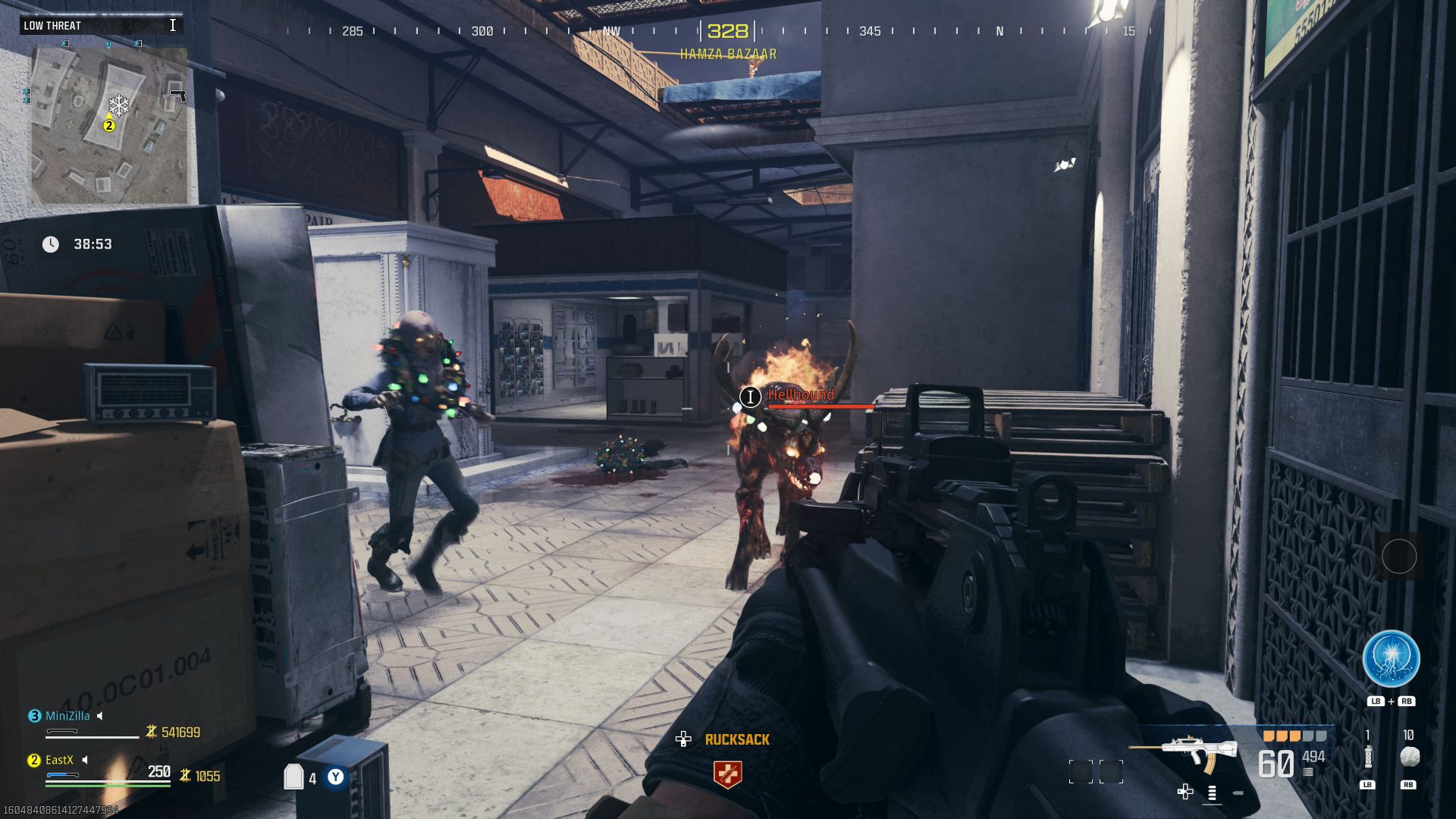1456x819 pixels.
Task: Click the armor plate icon
Action: [293, 777]
